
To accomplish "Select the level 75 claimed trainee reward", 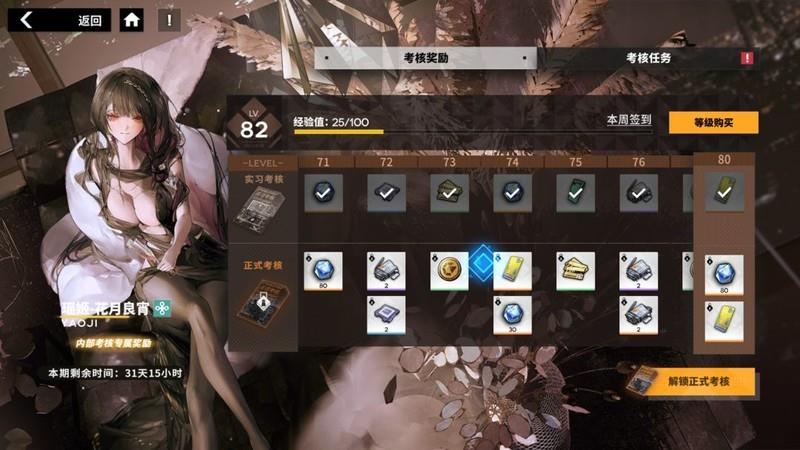I will pos(575,191).
